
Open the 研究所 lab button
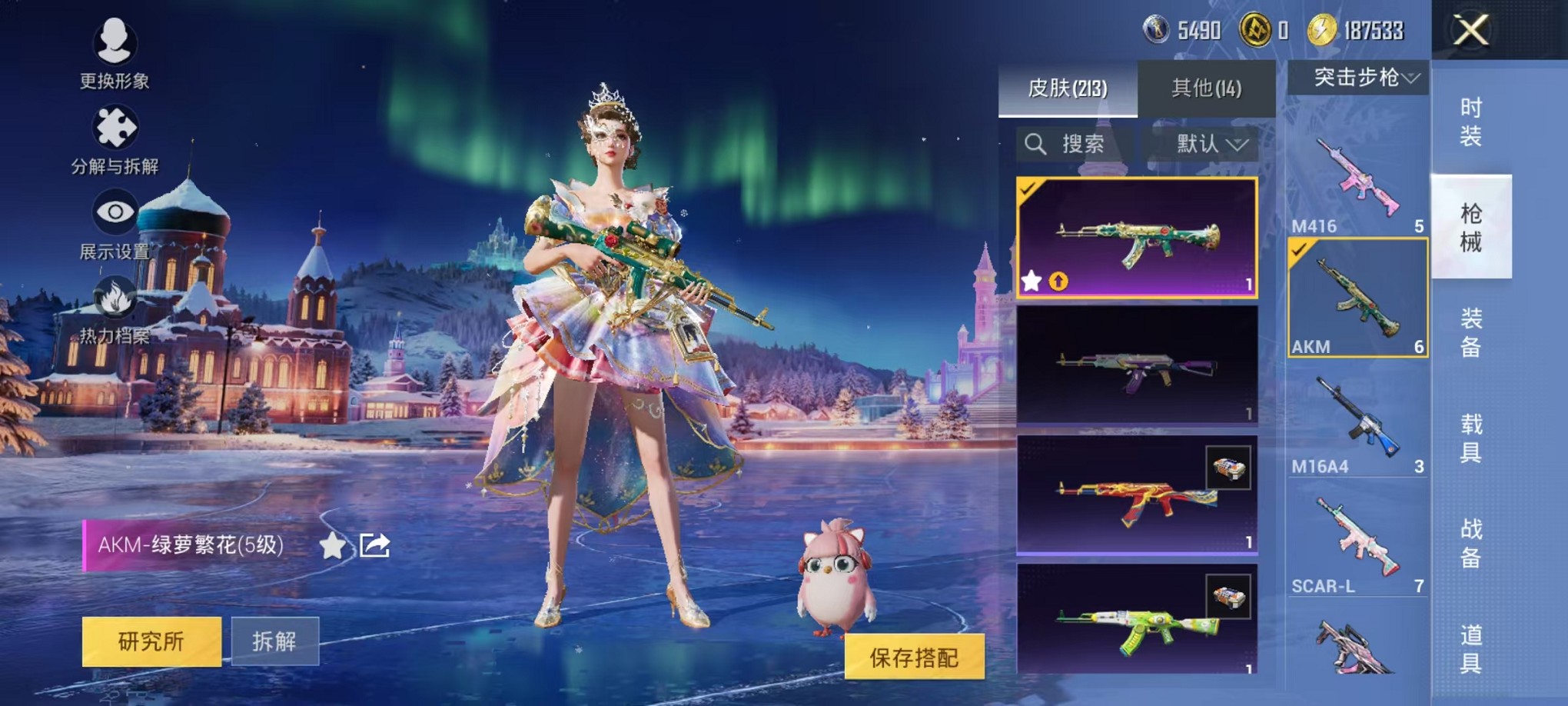pyautogui.click(x=151, y=641)
